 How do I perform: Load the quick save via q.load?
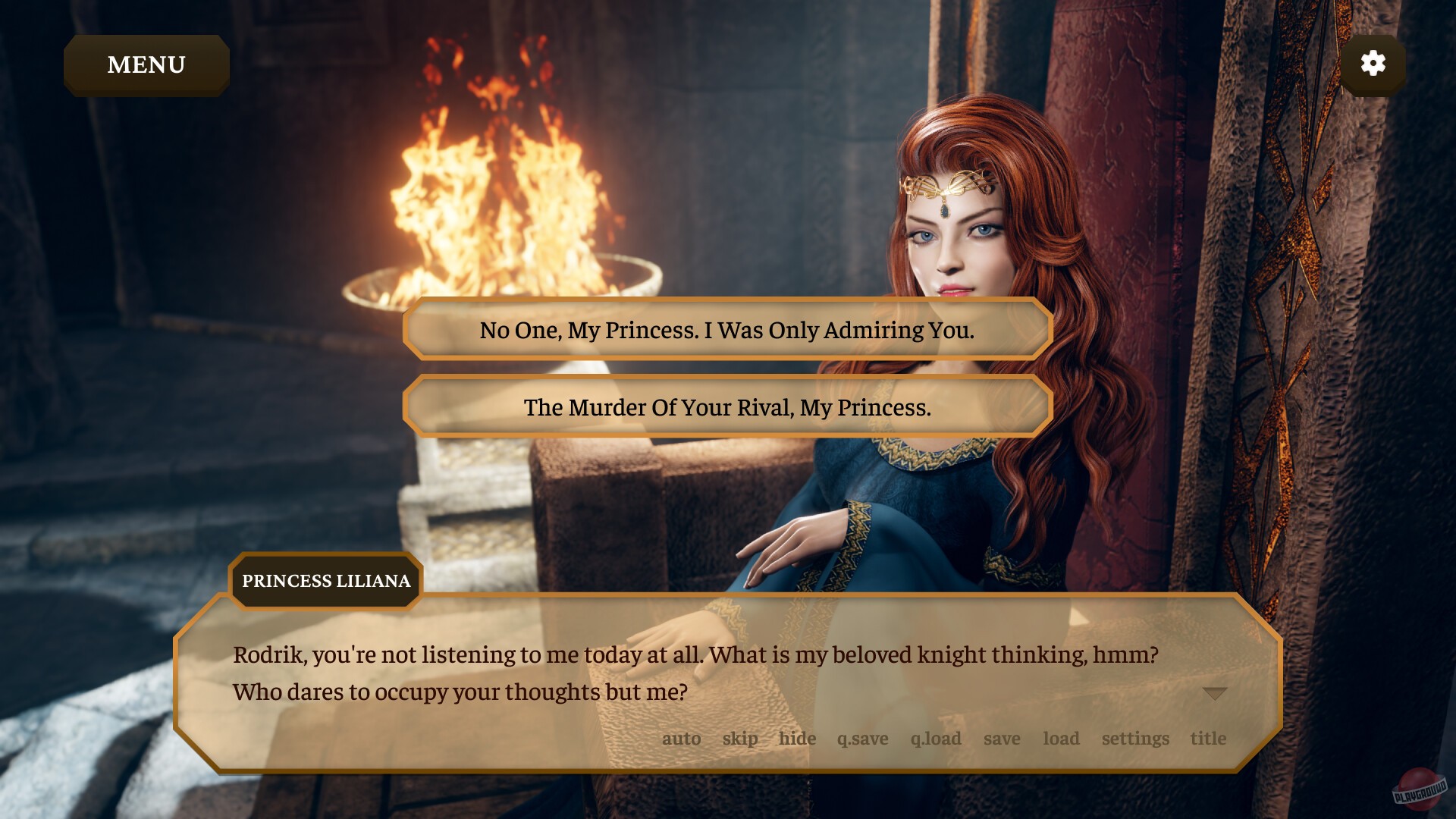935,738
